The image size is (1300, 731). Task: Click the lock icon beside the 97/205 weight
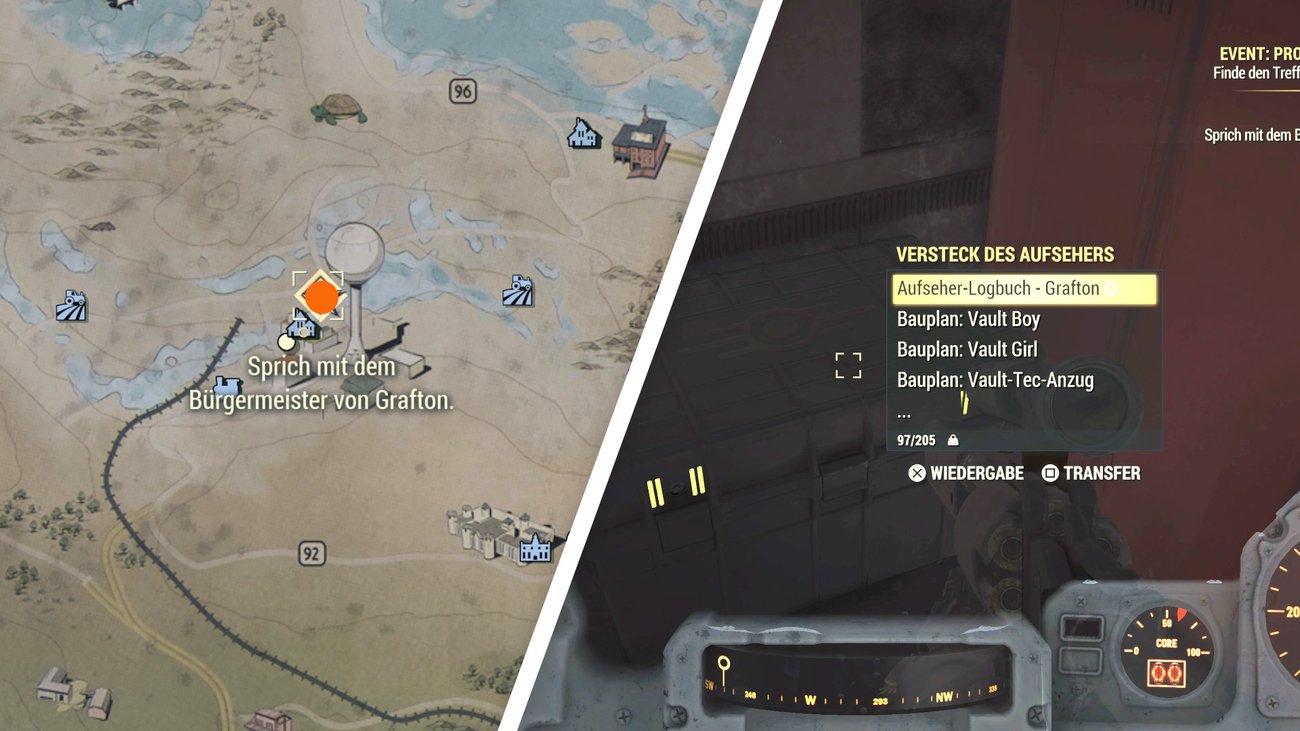click(x=954, y=440)
